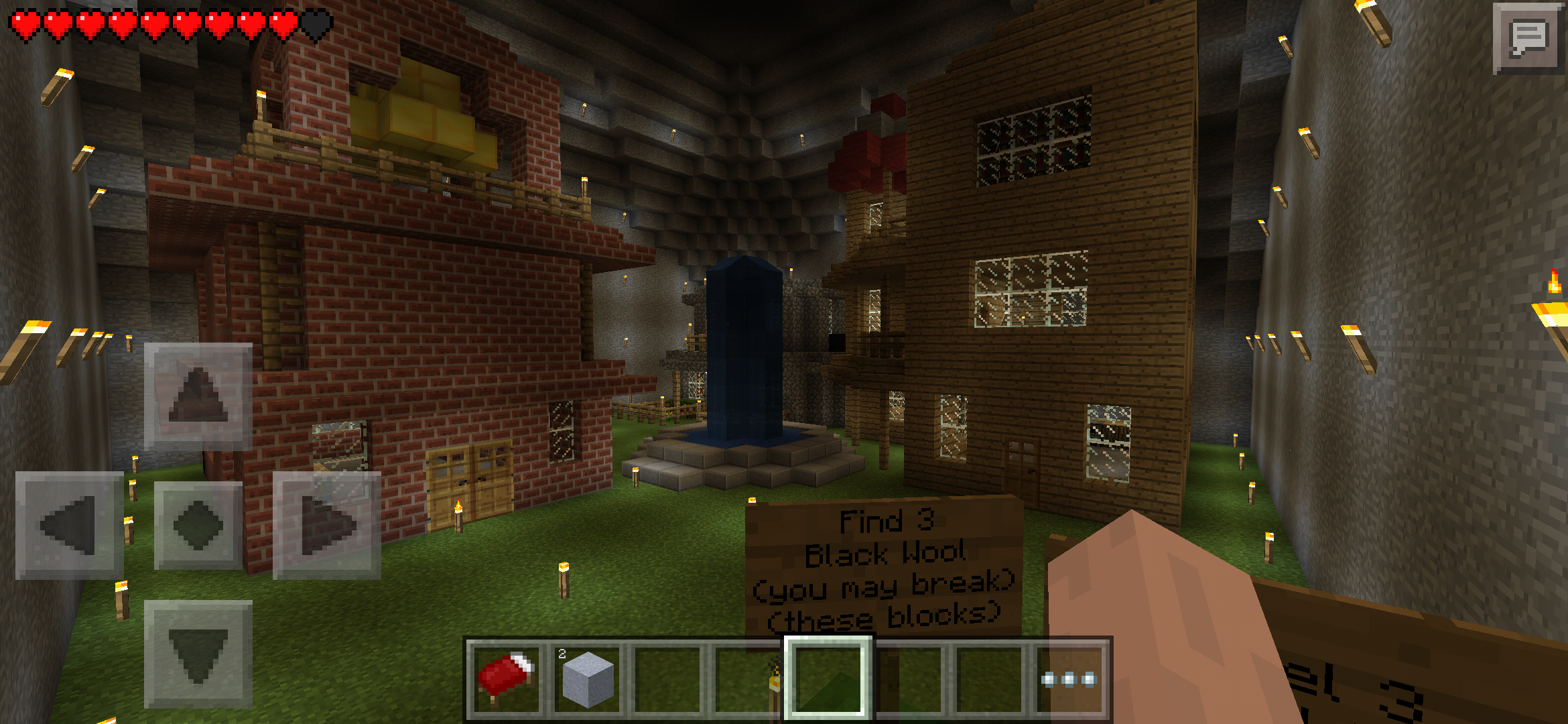Viewport: 1568px width, 724px height.
Task: Open inventory with the three-dots button
Action: (x=1069, y=678)
